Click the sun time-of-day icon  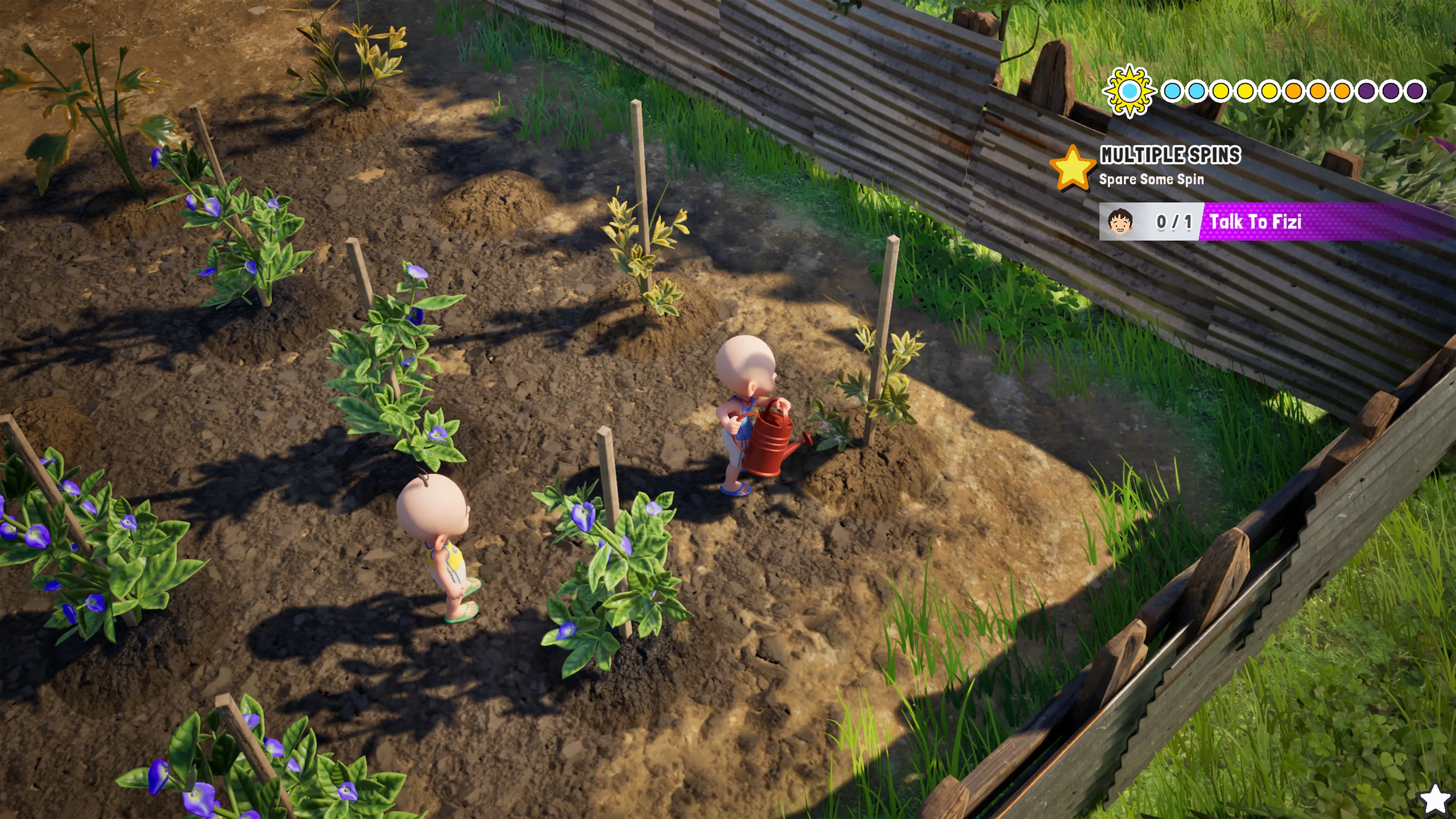1129,91
